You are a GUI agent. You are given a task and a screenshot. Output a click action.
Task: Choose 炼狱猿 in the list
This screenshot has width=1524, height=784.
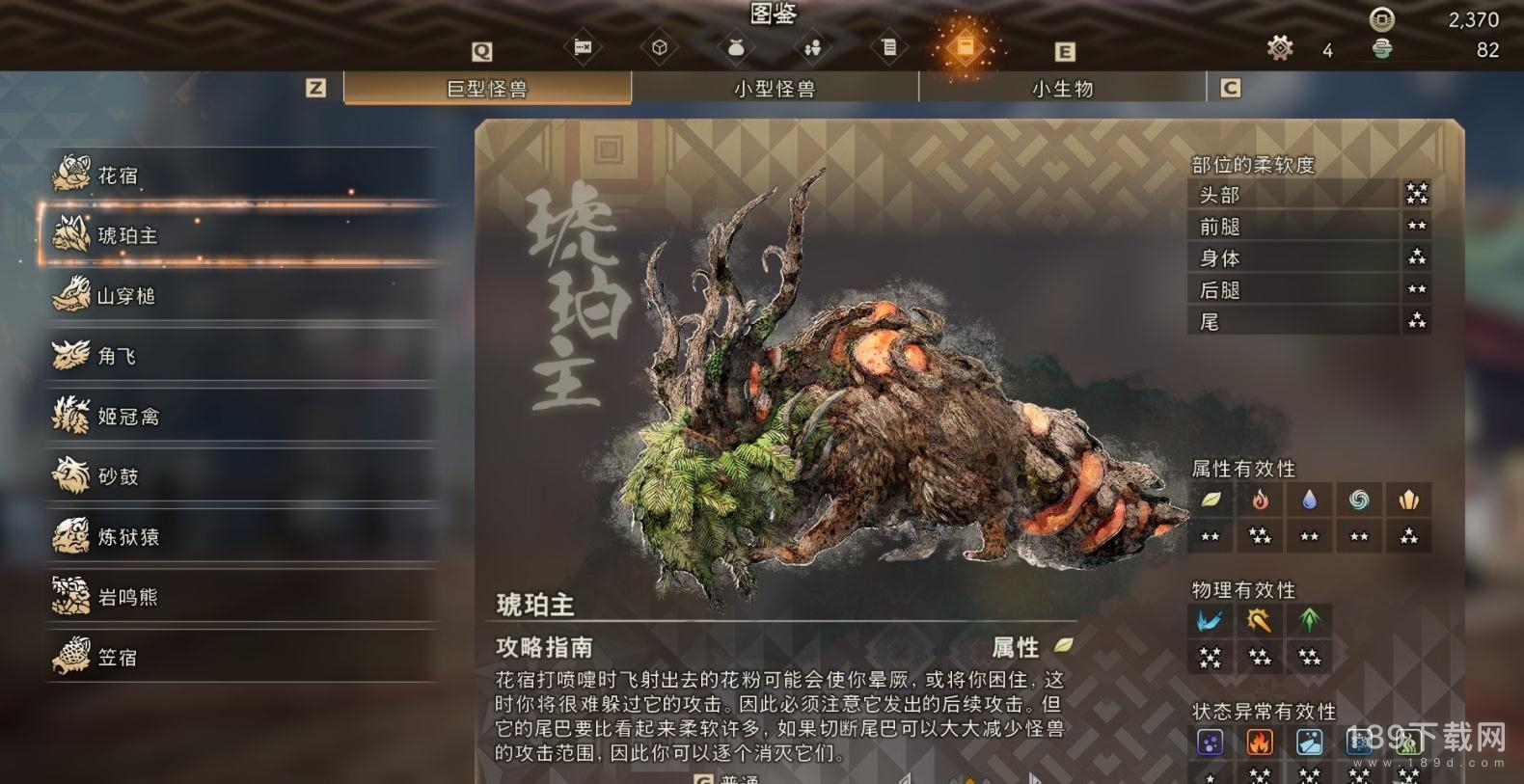pyautogui.click(x=241, y=536)
